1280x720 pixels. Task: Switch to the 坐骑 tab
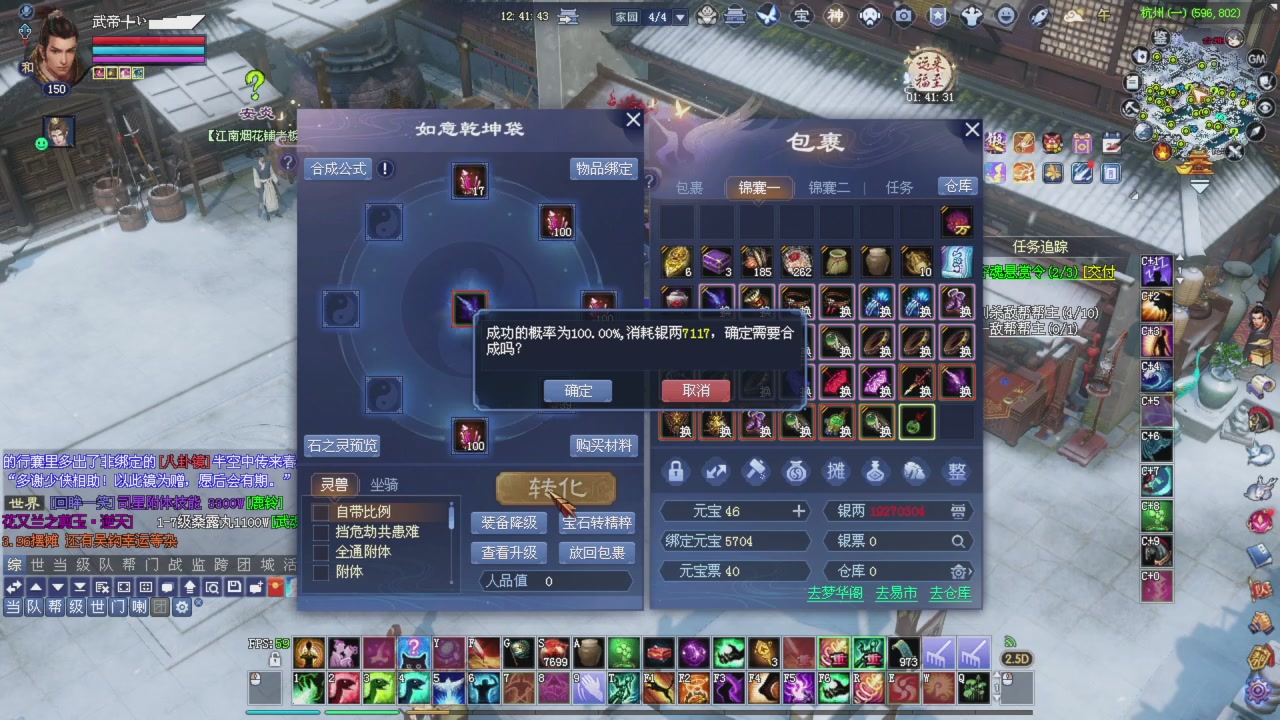385,485
